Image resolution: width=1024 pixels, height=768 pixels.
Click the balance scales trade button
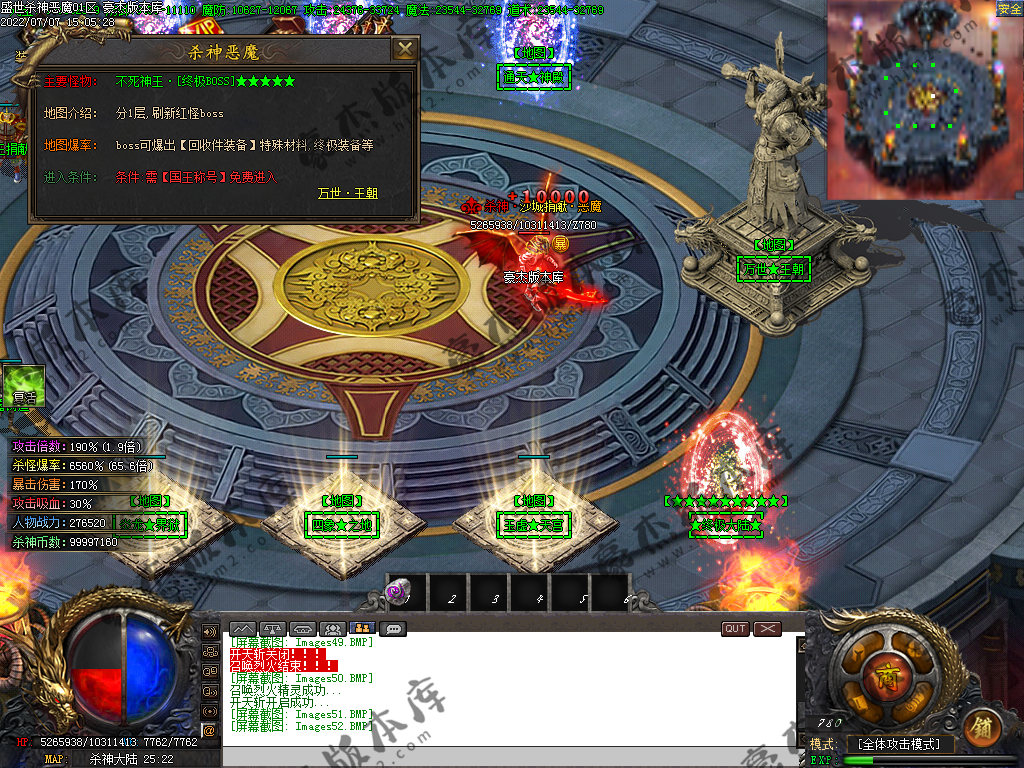(x=273, y=629)
